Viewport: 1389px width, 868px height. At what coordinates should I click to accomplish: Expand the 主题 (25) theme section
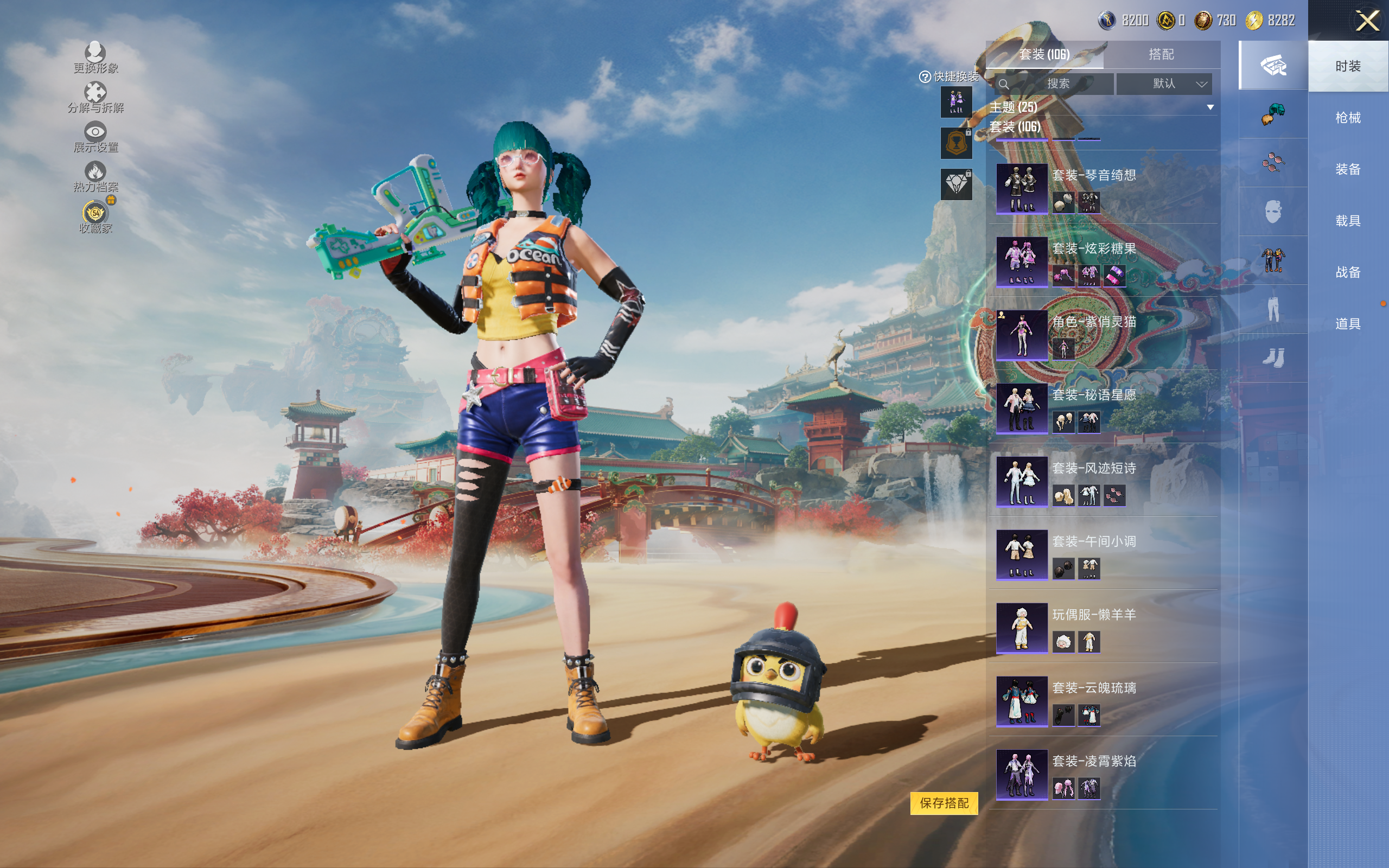coord(1210,107)
